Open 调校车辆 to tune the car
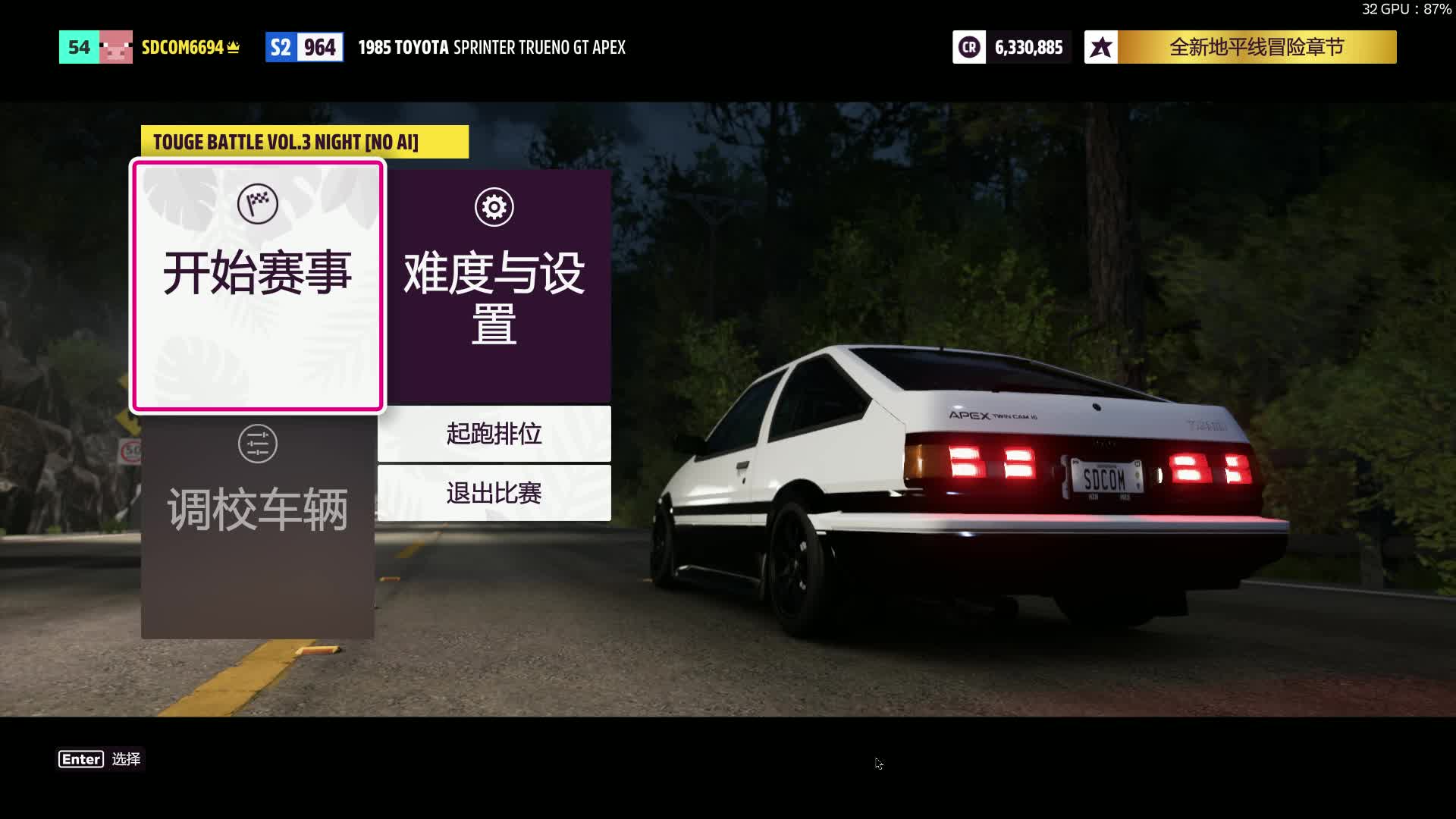 tap(258, 508)
